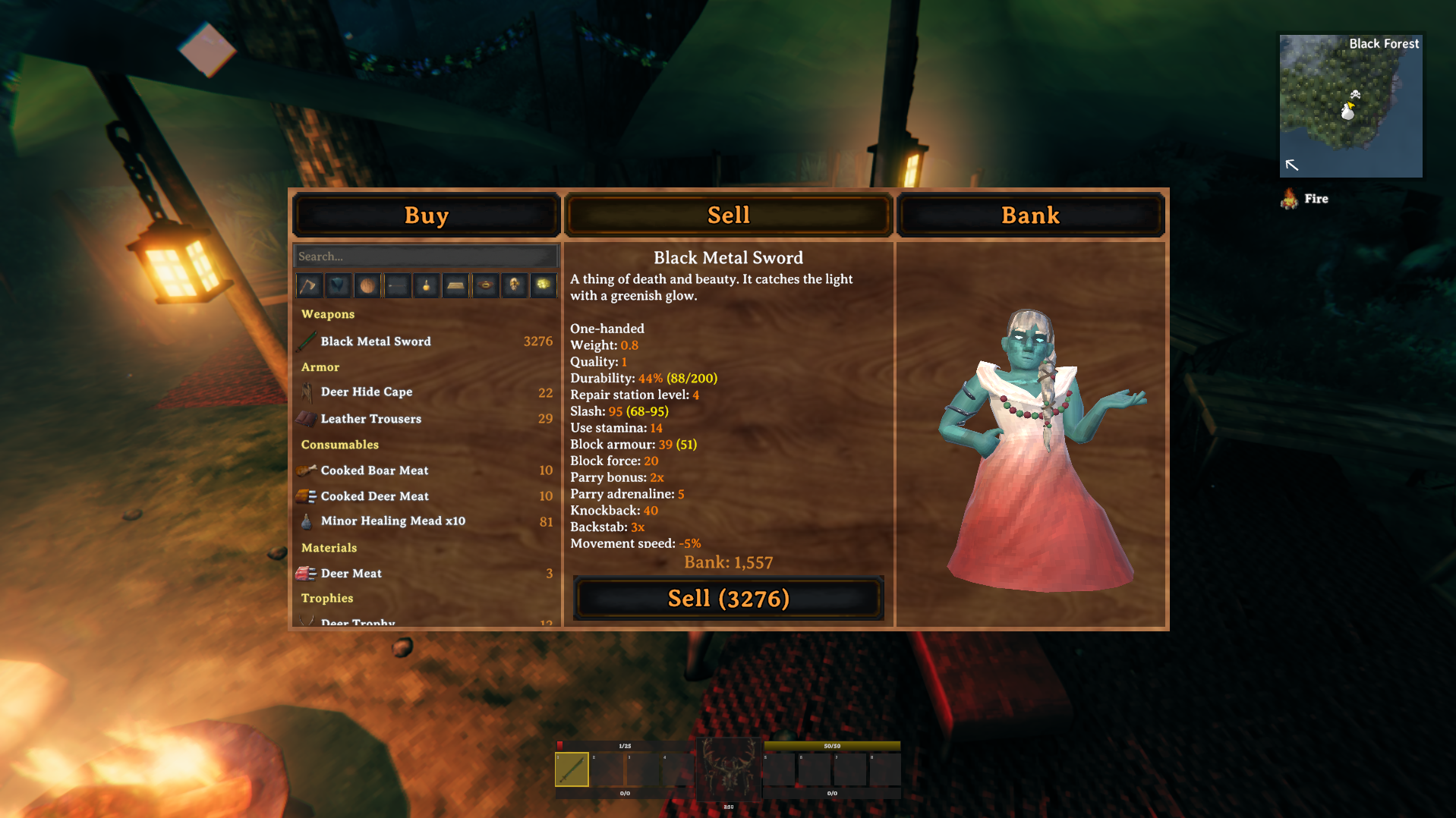Switch to the Bank tab
The image size is (1456, 818).
pos(1030,216)
